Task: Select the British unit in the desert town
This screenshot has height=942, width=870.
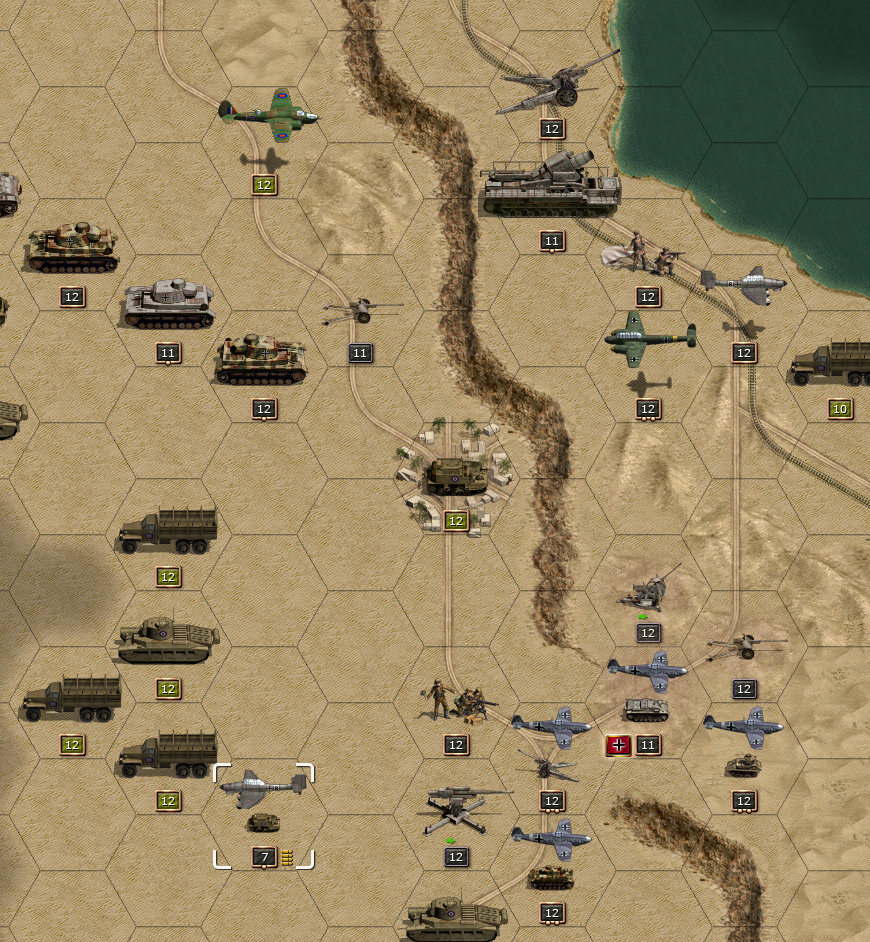Action: (x=456, y=476)
